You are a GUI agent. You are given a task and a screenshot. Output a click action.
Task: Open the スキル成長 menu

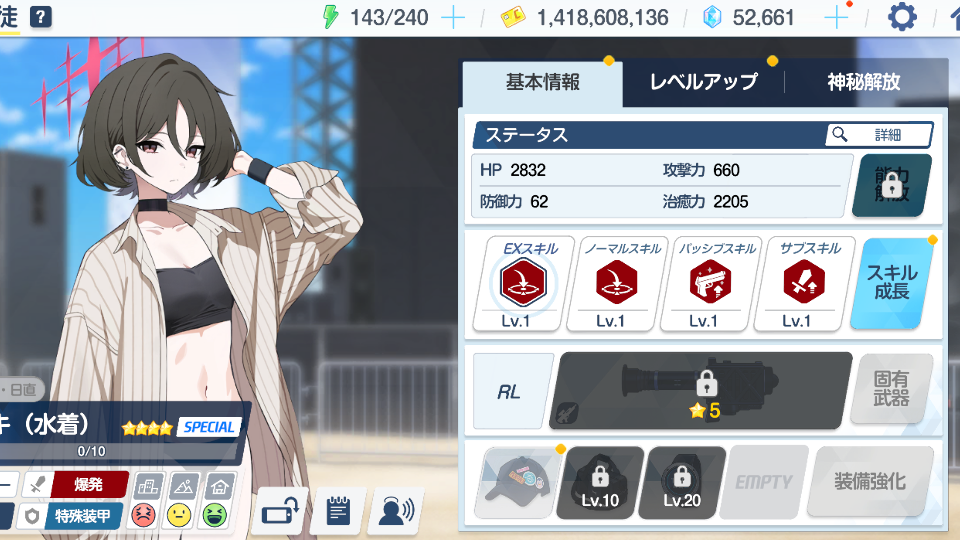(x=891, y=284)
